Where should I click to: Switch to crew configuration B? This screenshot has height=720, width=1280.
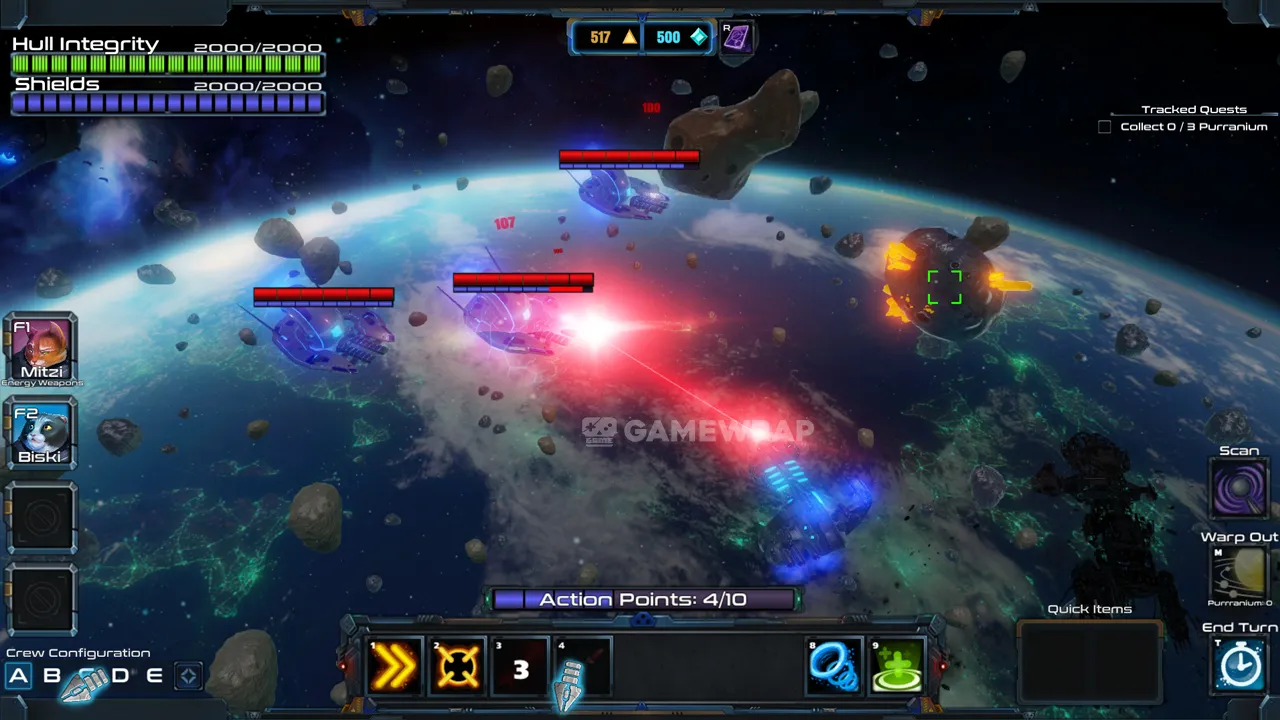[x=52, y=676]
